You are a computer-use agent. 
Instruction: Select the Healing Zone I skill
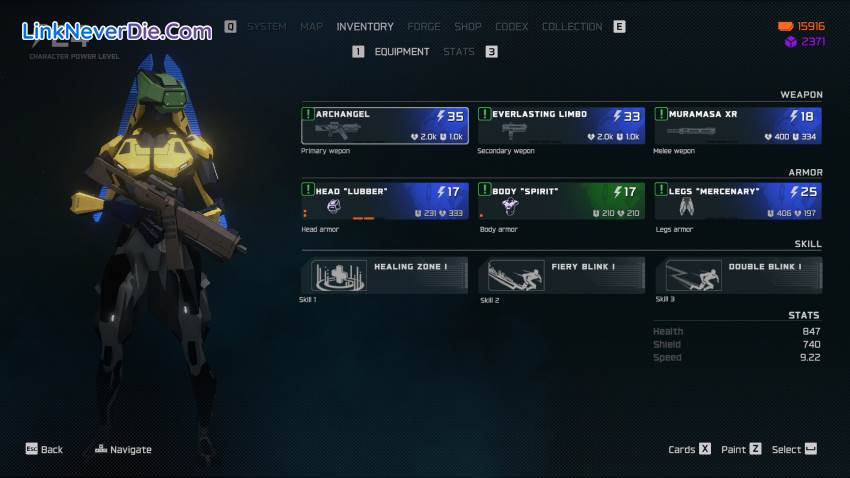tap(385, 275)
